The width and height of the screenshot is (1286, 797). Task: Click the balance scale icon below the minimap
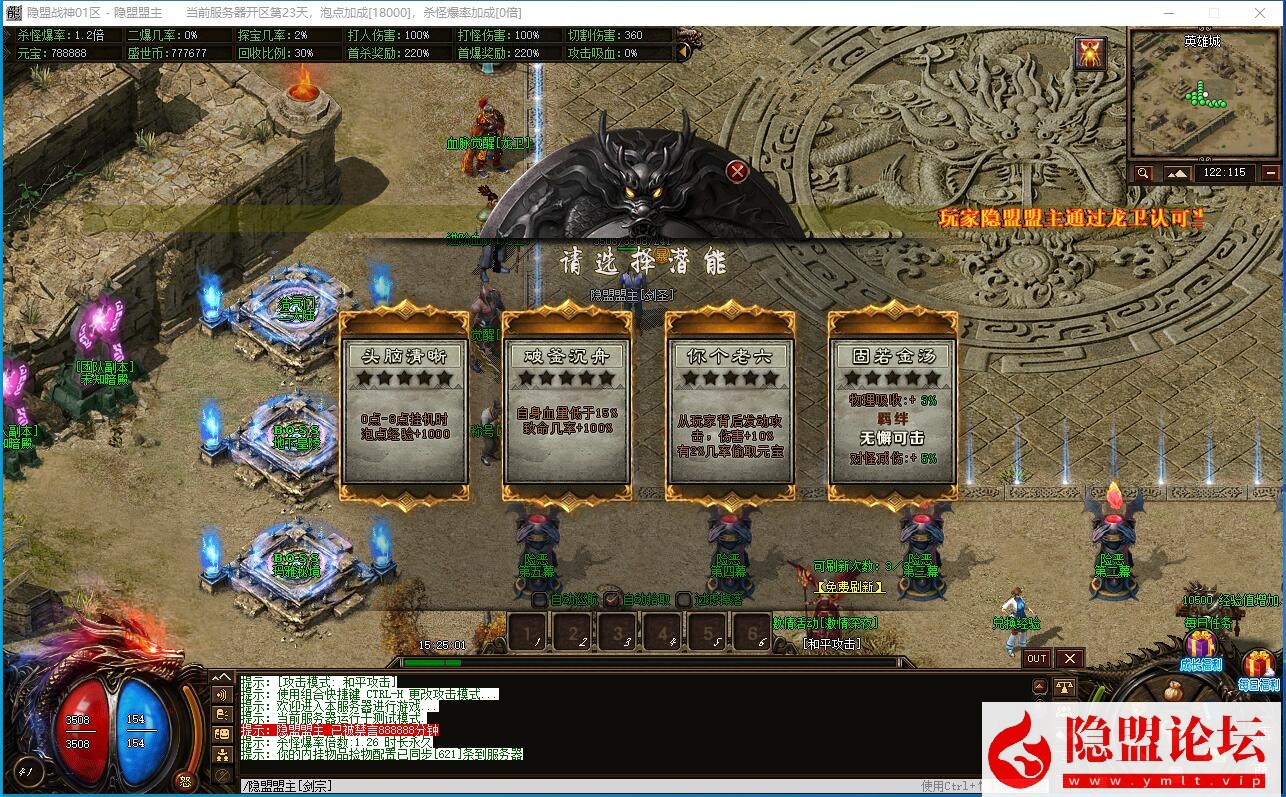point(1063,686)
